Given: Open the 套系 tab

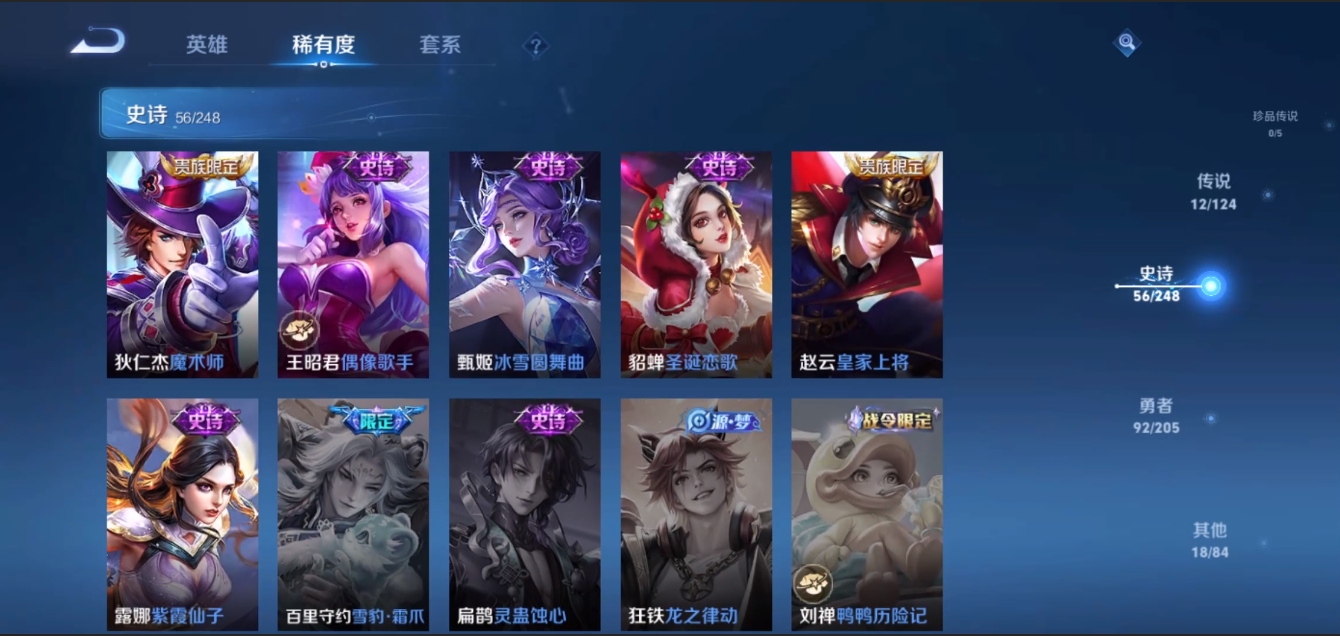Looking at the screenshot, I should [x=440, y=45].
